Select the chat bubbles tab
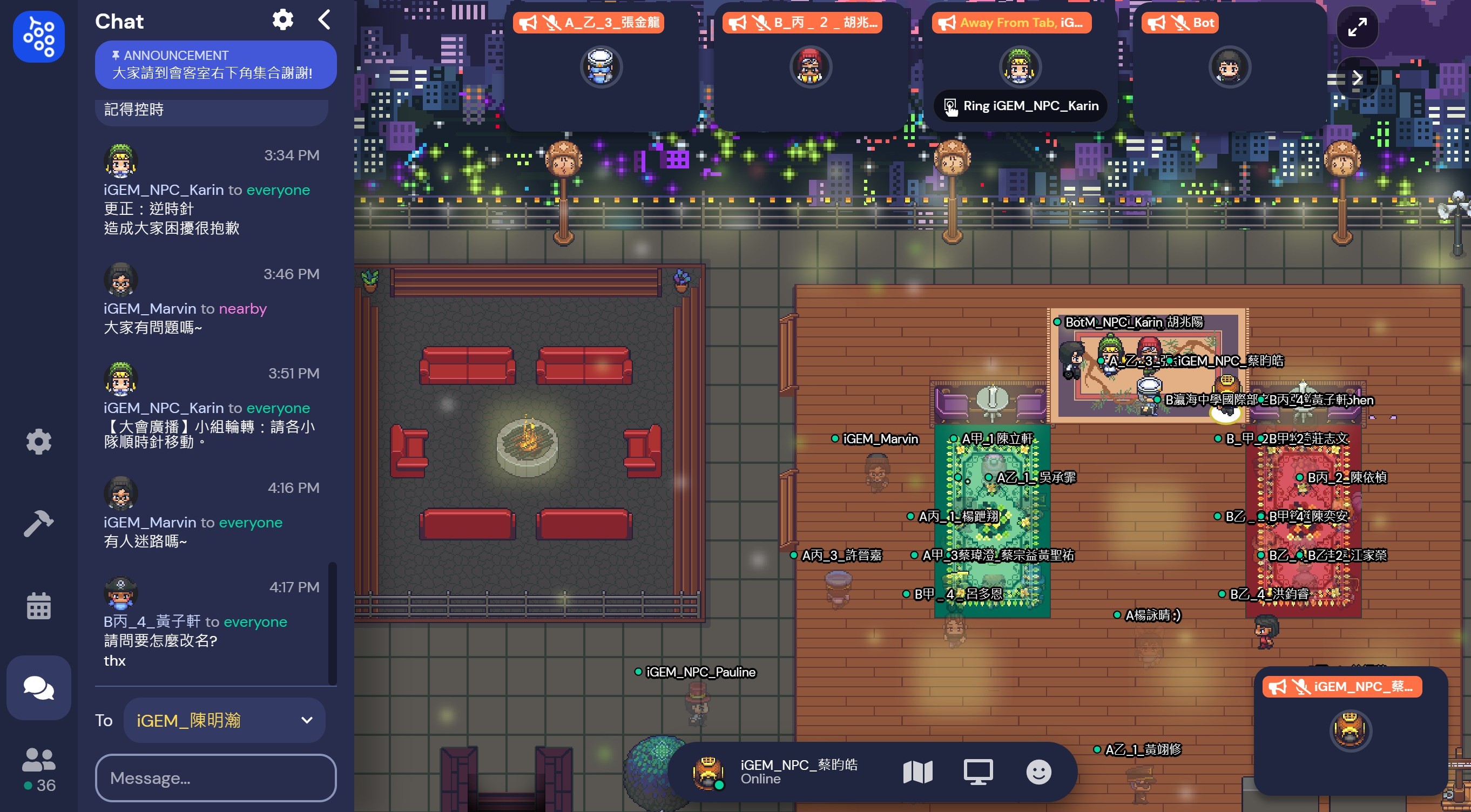 [39, 687]
